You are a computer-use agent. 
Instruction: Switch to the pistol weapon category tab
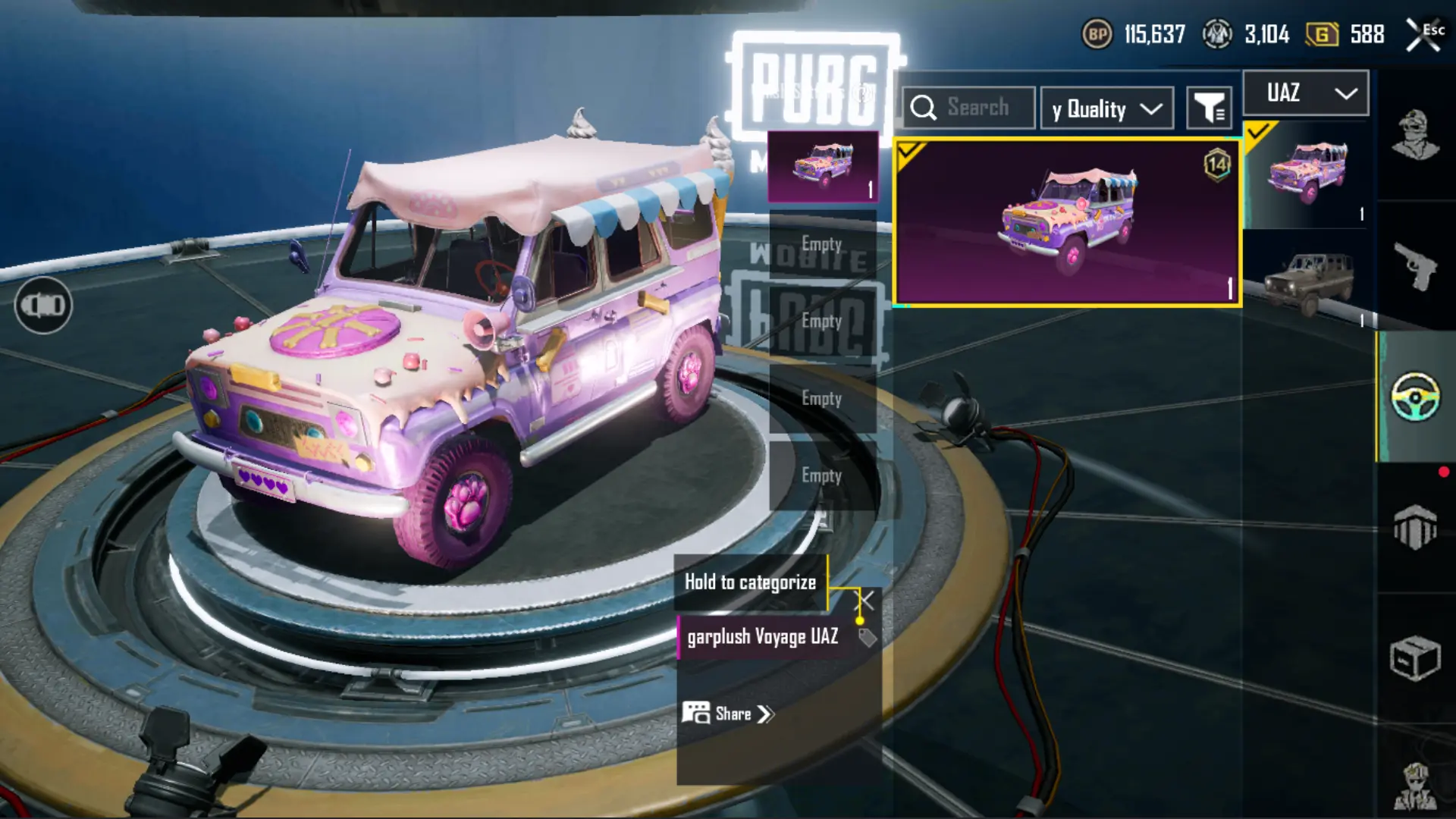tap(1415, 265)
